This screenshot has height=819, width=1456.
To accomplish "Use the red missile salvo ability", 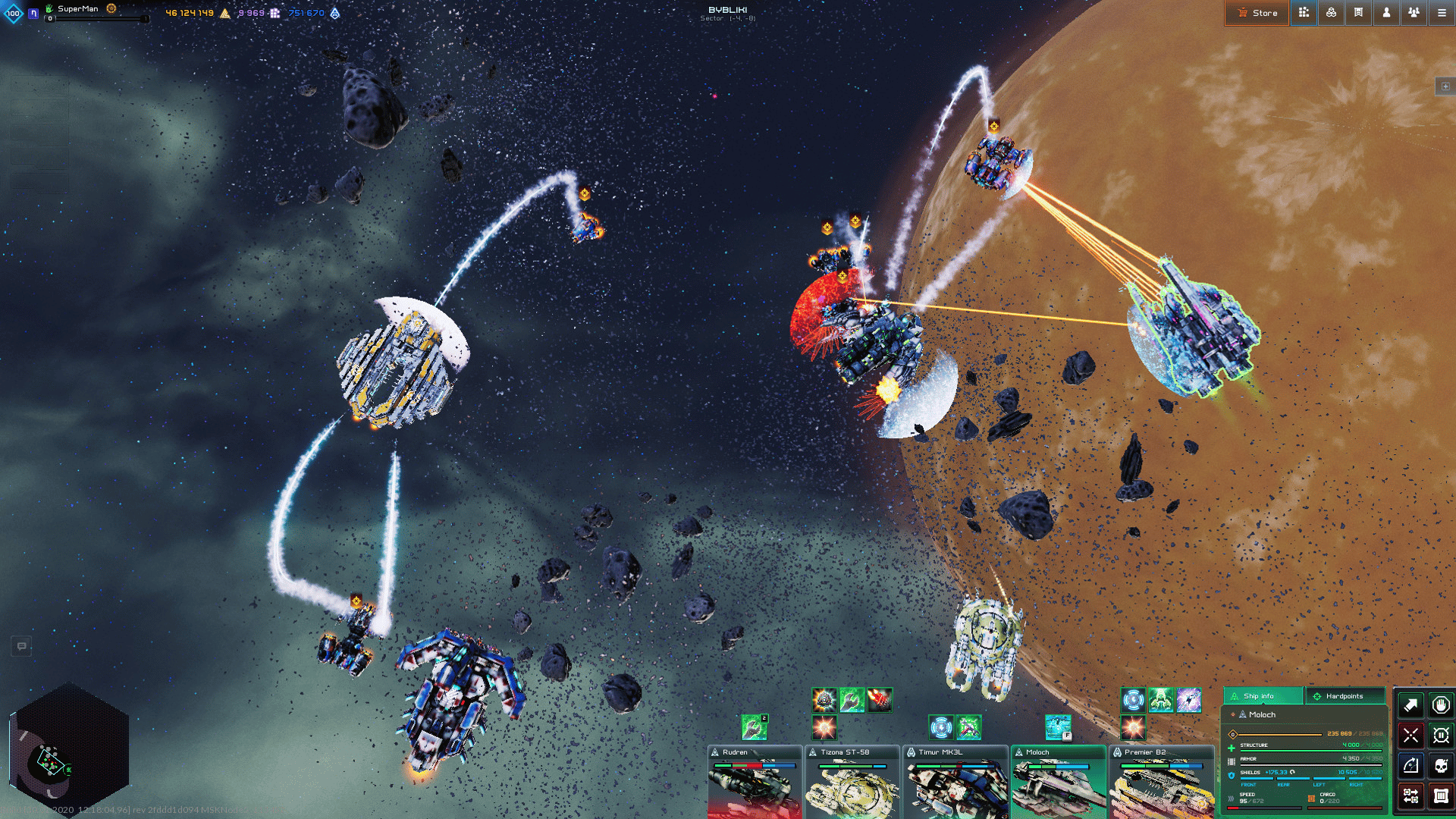I will coord(880,699).
